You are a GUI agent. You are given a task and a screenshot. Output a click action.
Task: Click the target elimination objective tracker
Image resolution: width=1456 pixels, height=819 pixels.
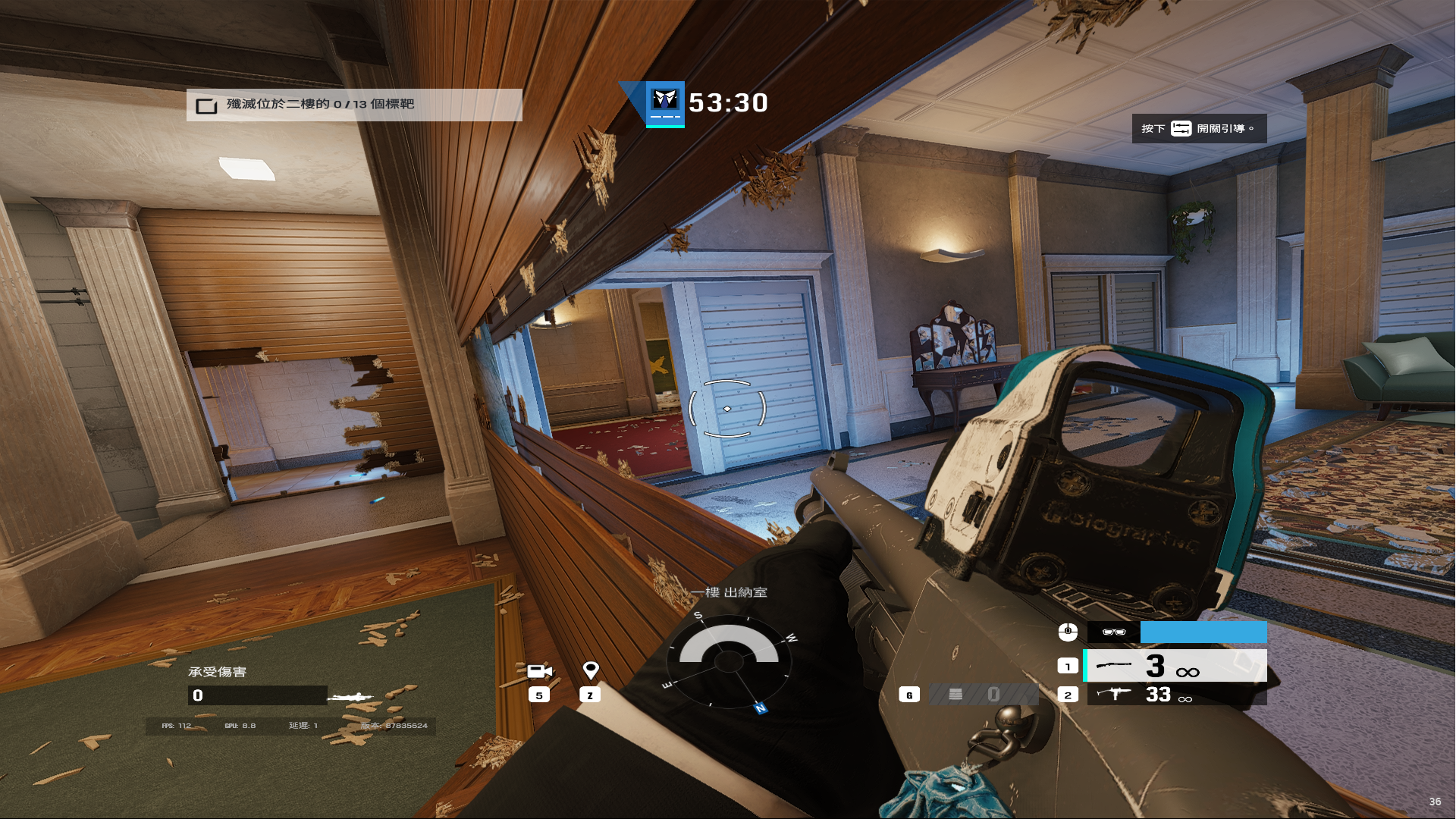354,105
